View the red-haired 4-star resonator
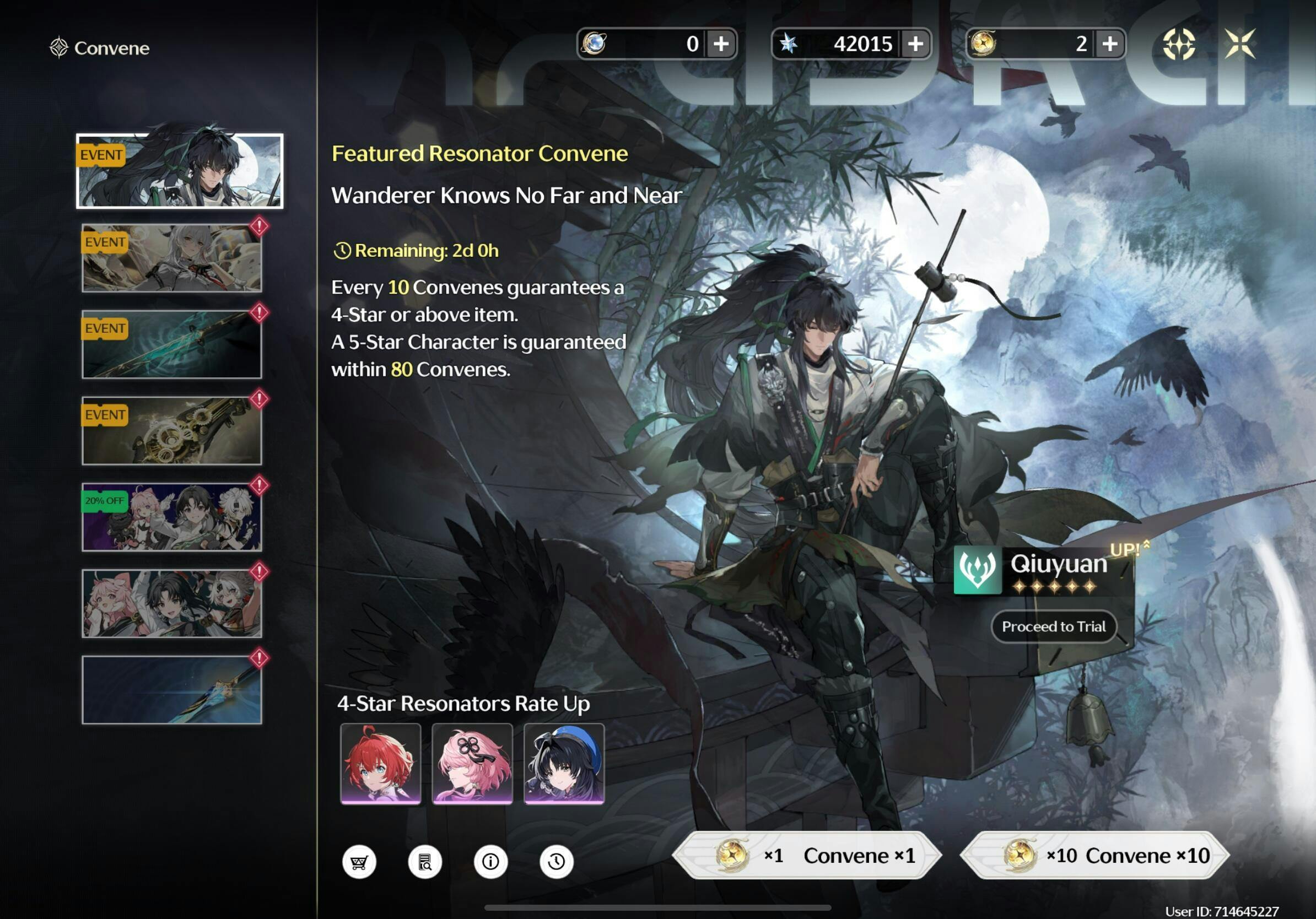The width and height of the screenshot is (1316, 919). (x=380, y=763)
